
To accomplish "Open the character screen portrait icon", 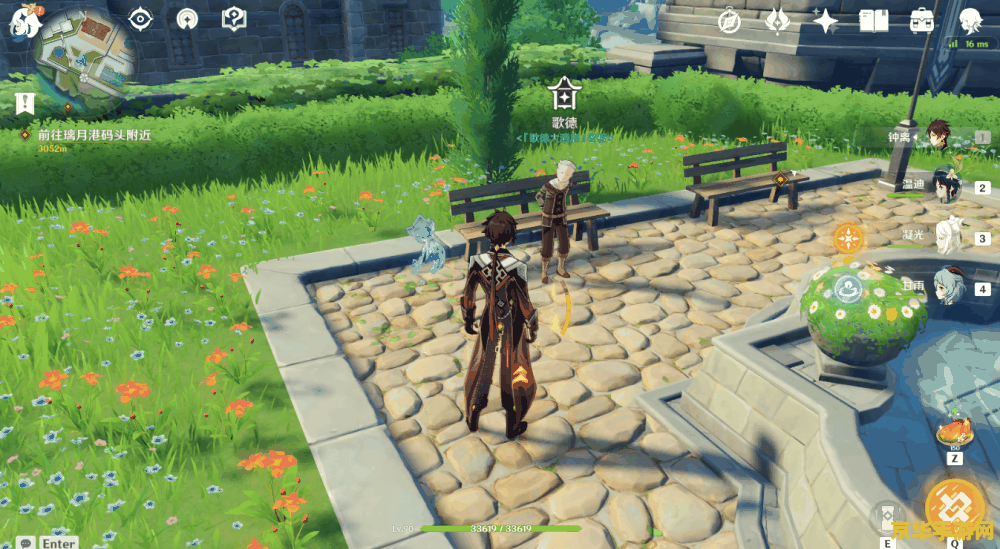I will 969,21.
